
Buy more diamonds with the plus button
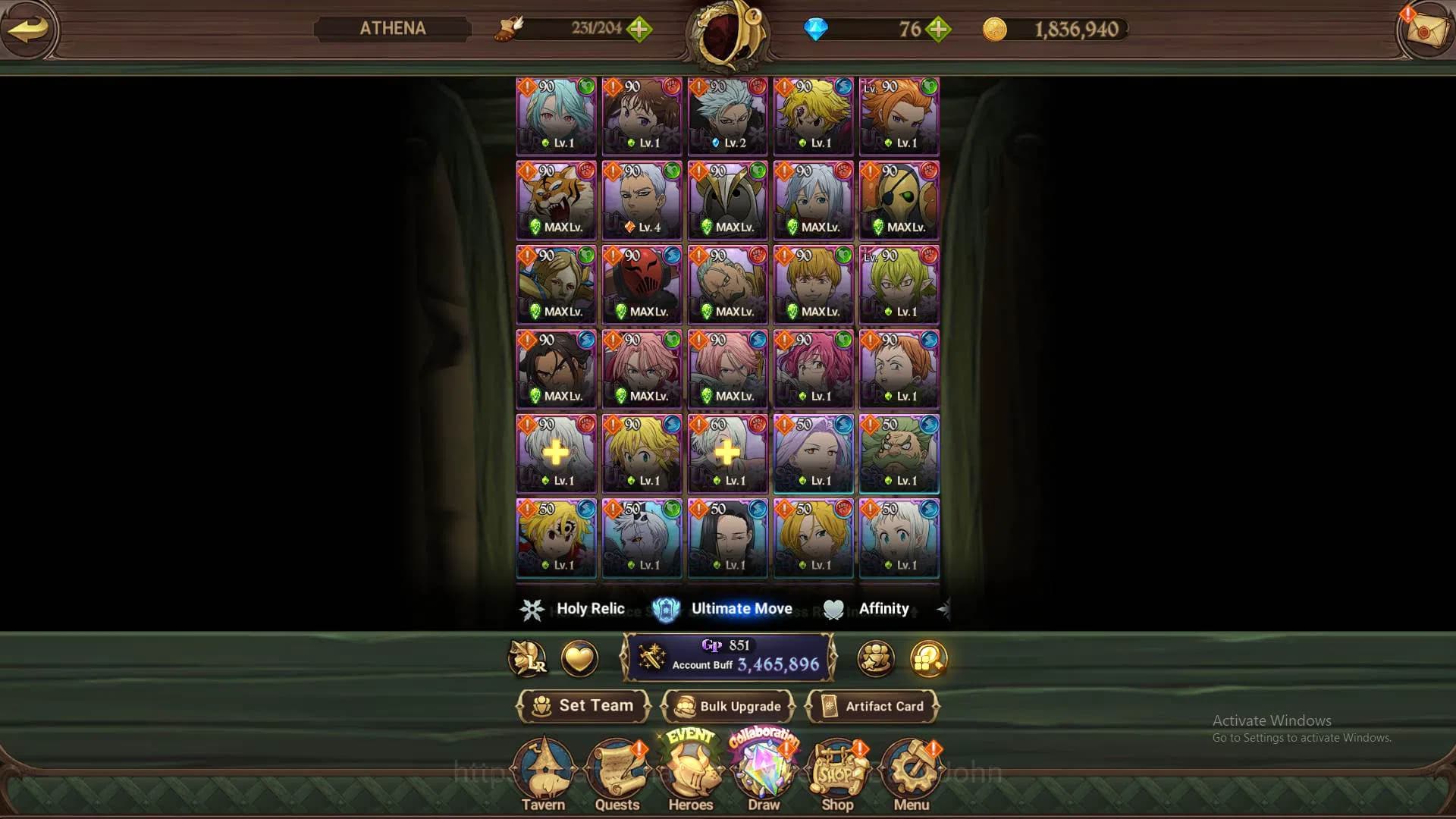939,30
